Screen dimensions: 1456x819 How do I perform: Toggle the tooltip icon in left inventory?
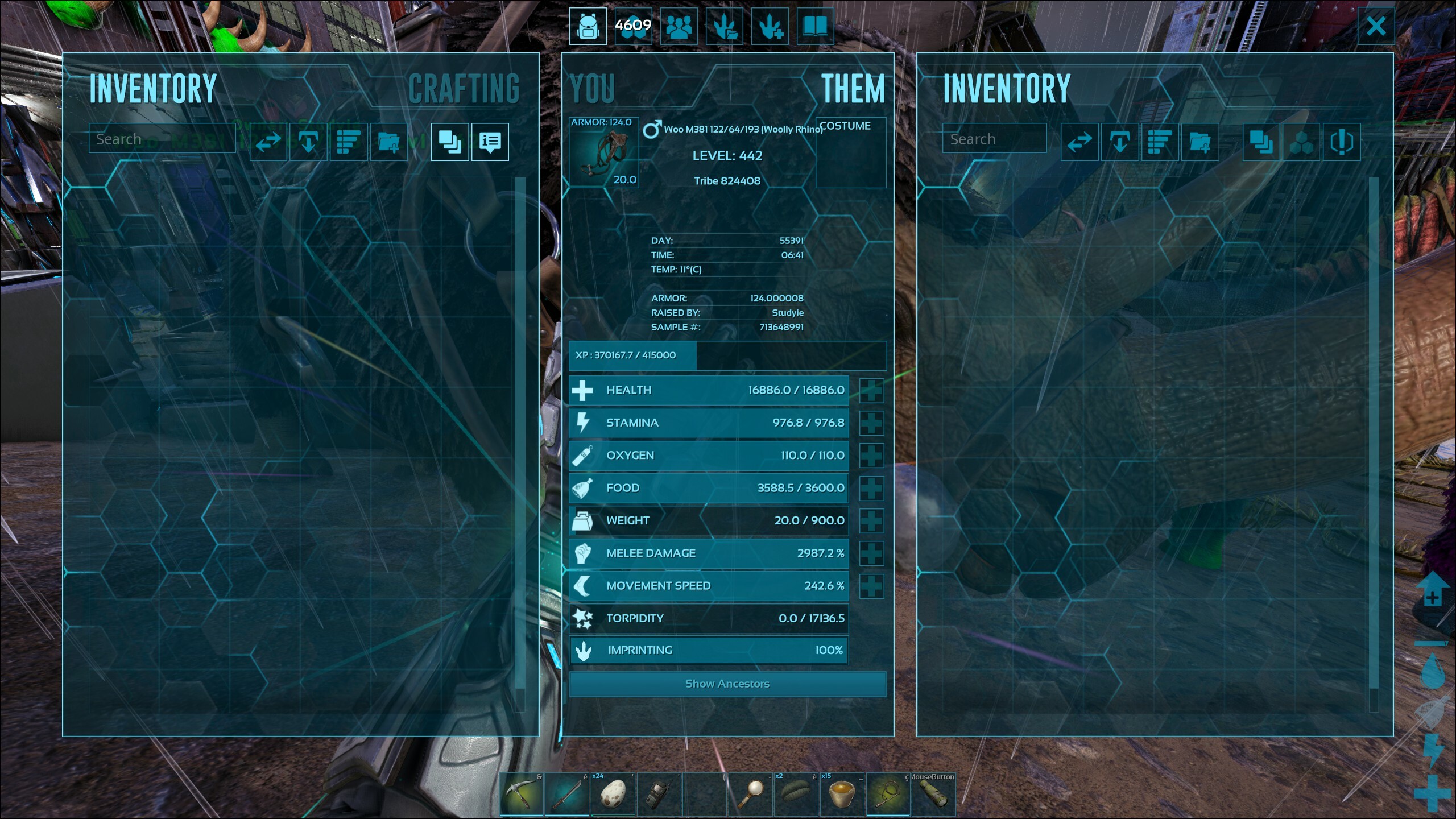[490, 142]
